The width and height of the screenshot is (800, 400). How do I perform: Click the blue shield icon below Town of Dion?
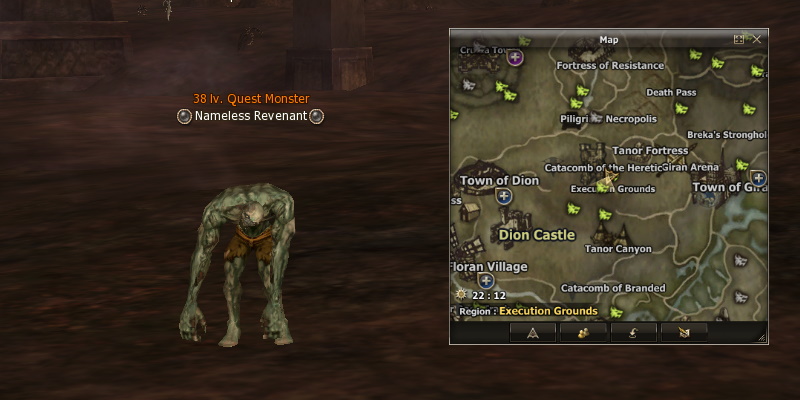click(x=504, y=196)
